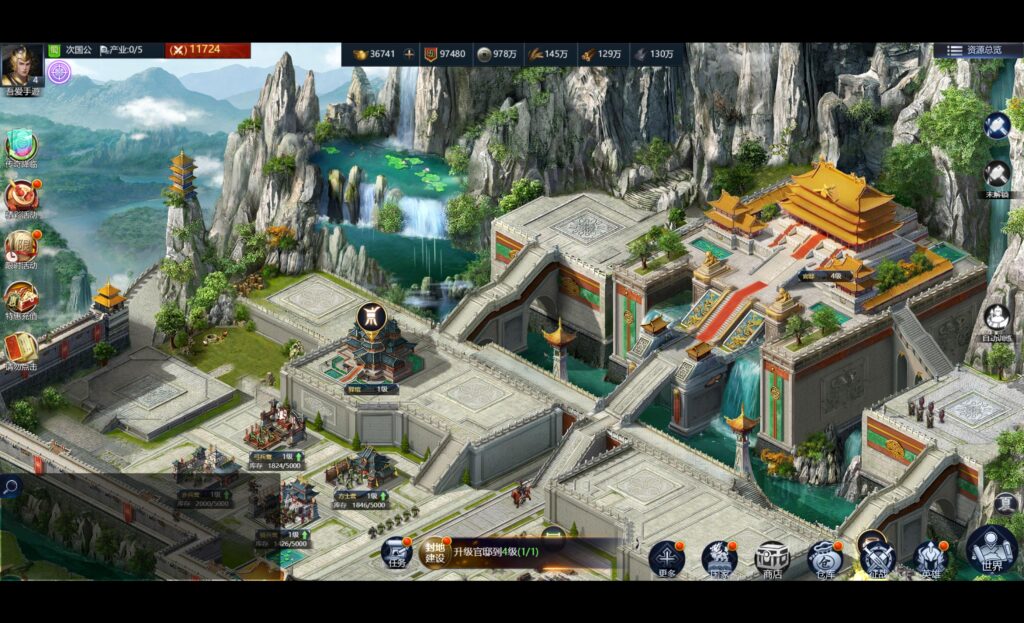Go to the 世界 world map
Image resolution: width=1024 pixels, height=623 pixels.
(991, 552)
